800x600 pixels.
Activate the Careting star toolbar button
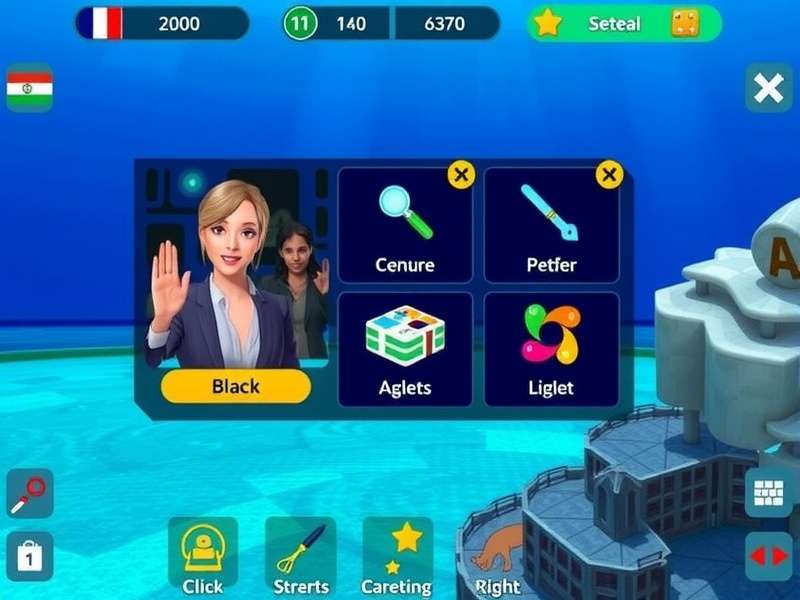tap(397, 556)
